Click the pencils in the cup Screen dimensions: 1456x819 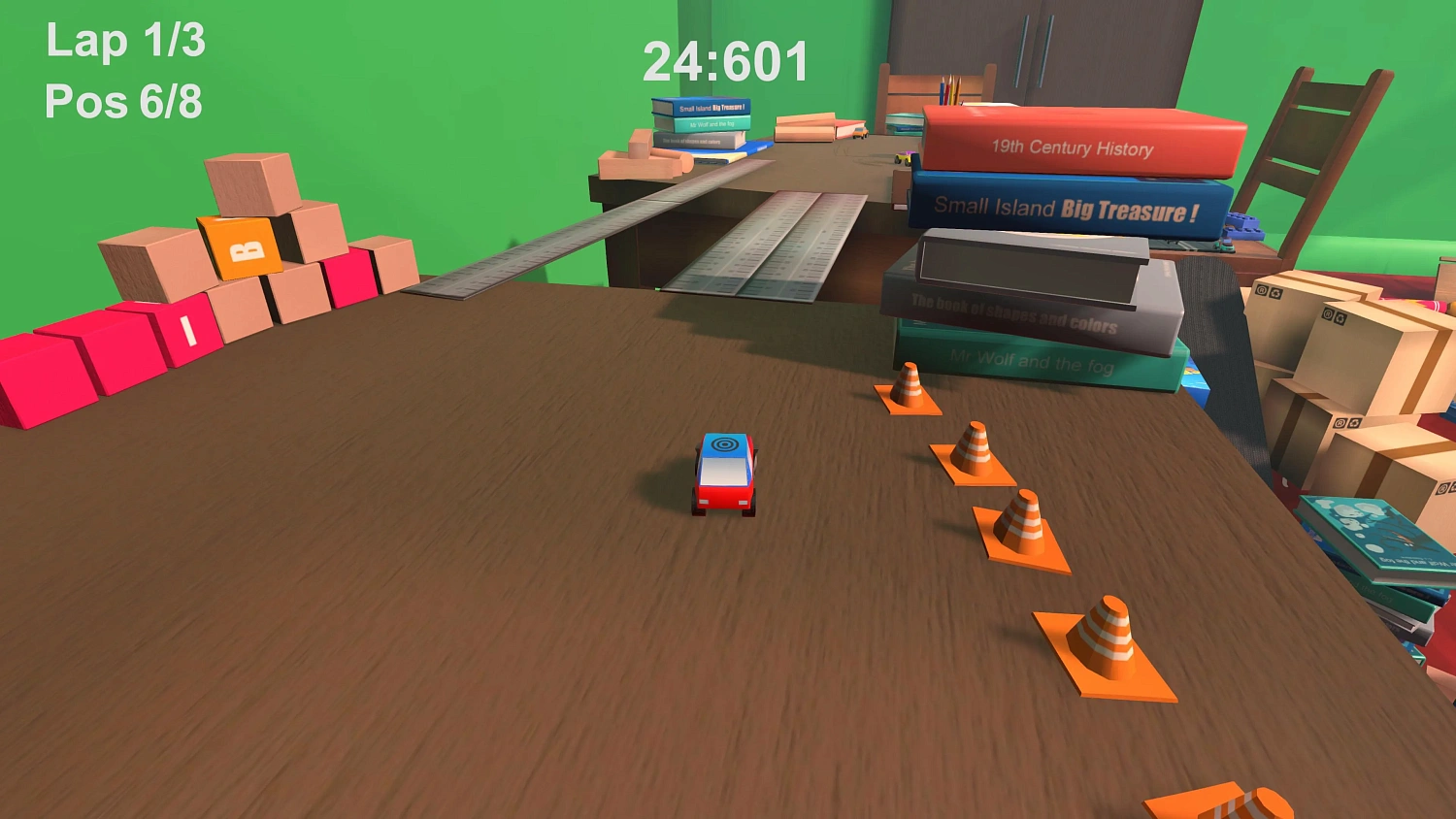pos(949,92)
